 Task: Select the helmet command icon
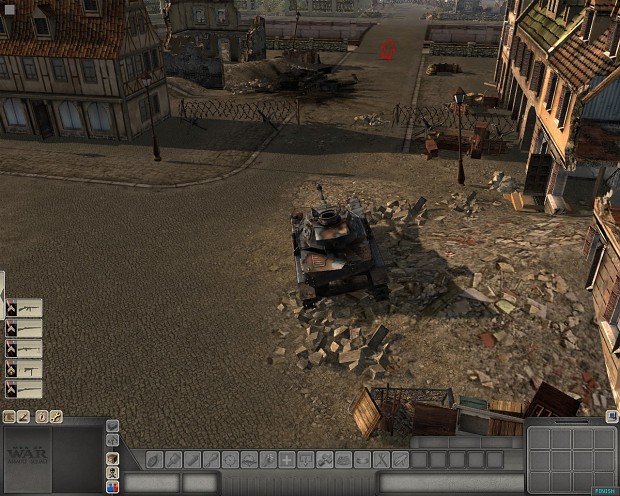(x=249, y=460)
